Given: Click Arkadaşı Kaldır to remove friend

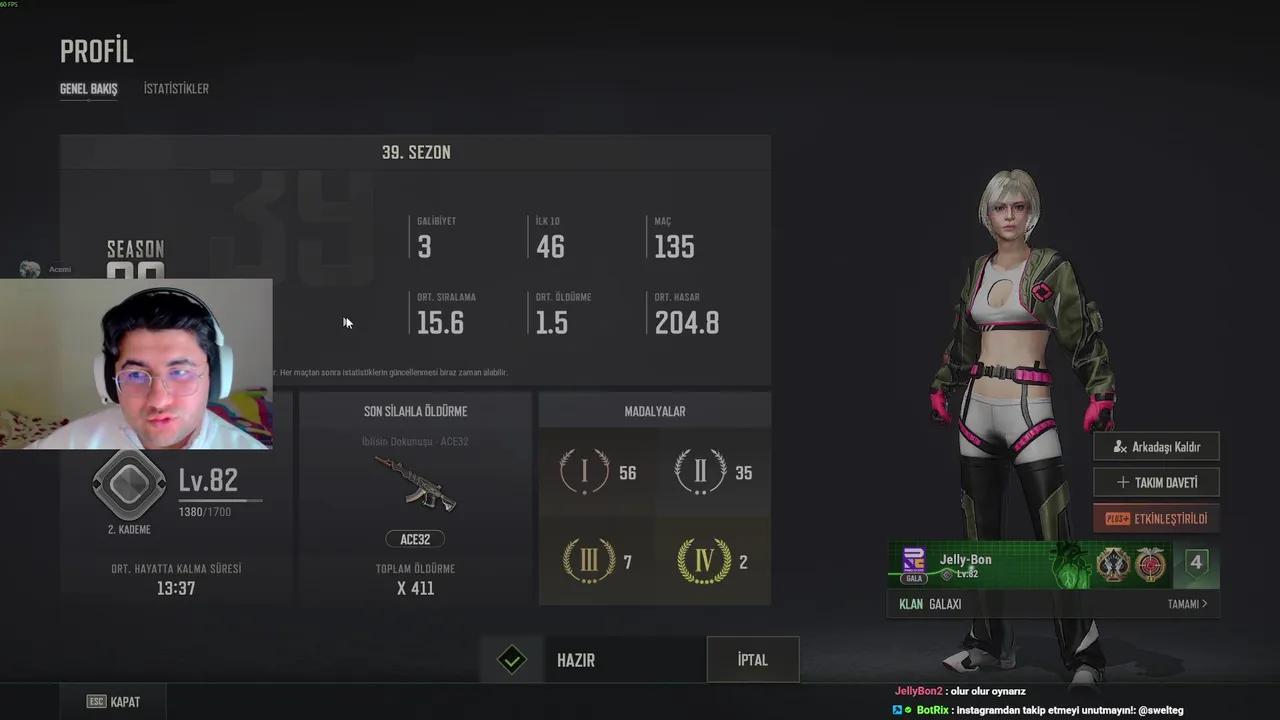Looking at the screenshot, I should pyautogui.click(x=1156, y=446).
